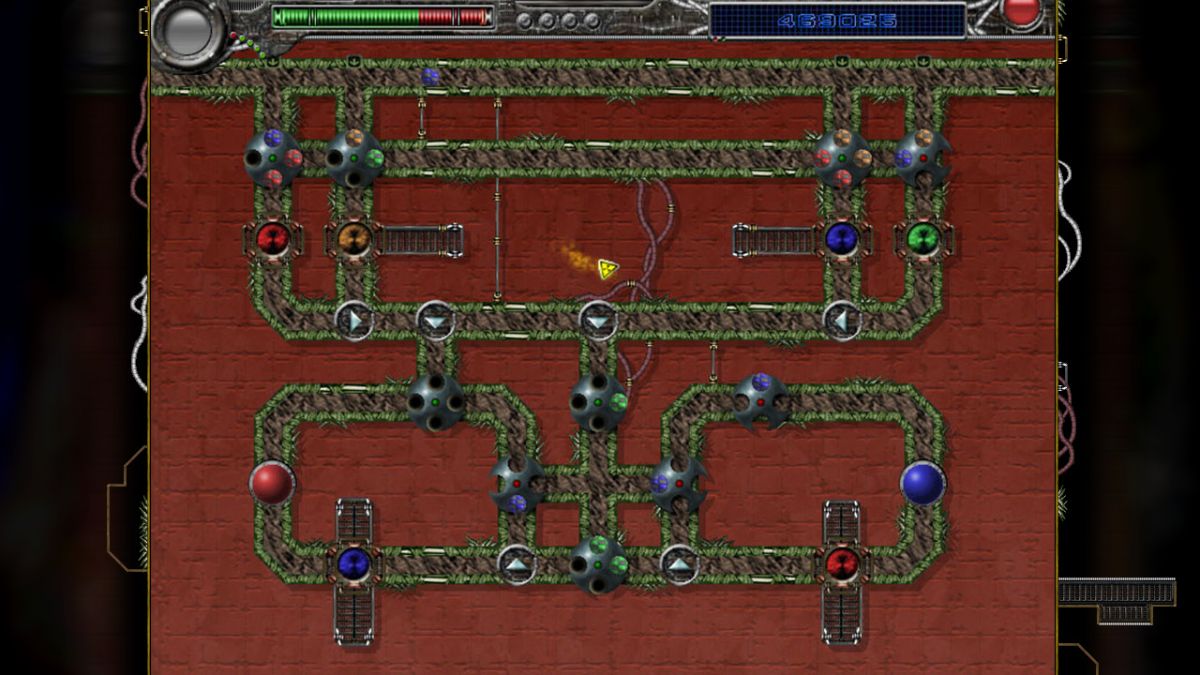Click the red round button in the top bar

[x=1021, y=12]
